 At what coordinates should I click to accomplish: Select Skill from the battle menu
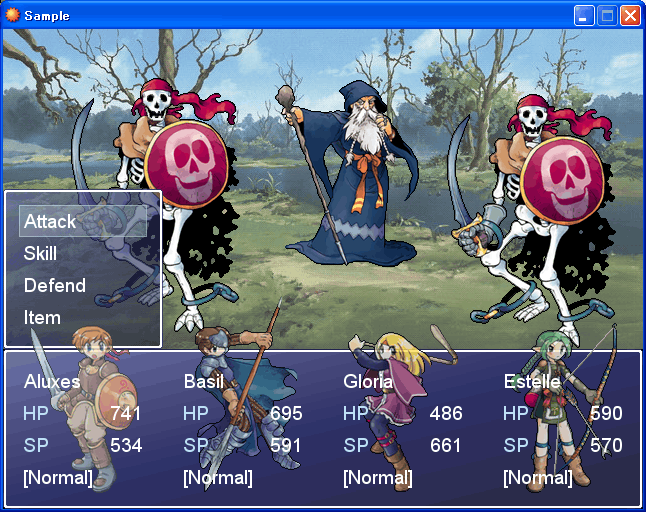(41, 253)
